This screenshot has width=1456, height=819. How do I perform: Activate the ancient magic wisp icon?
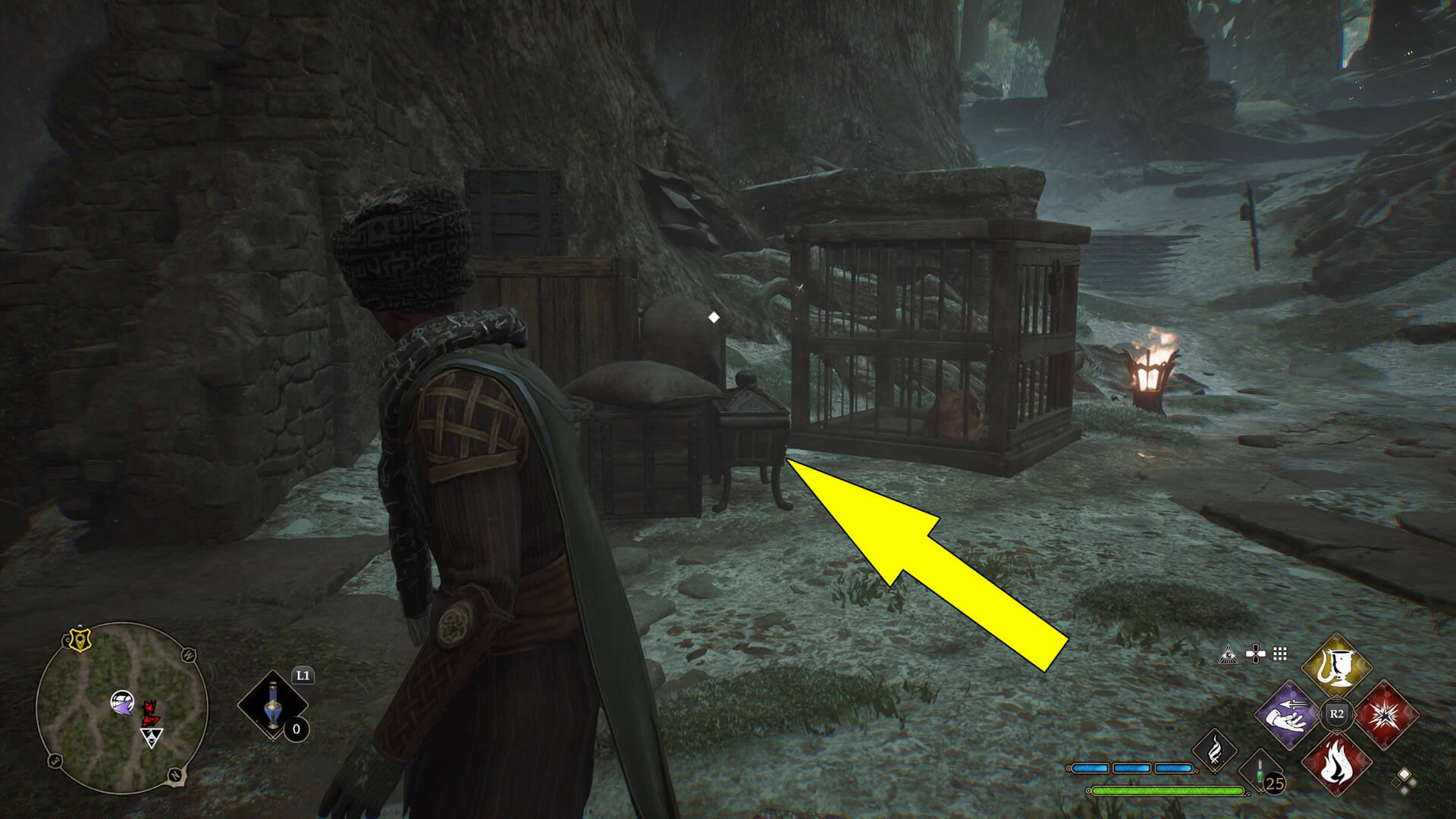(x=1215, y=749)
